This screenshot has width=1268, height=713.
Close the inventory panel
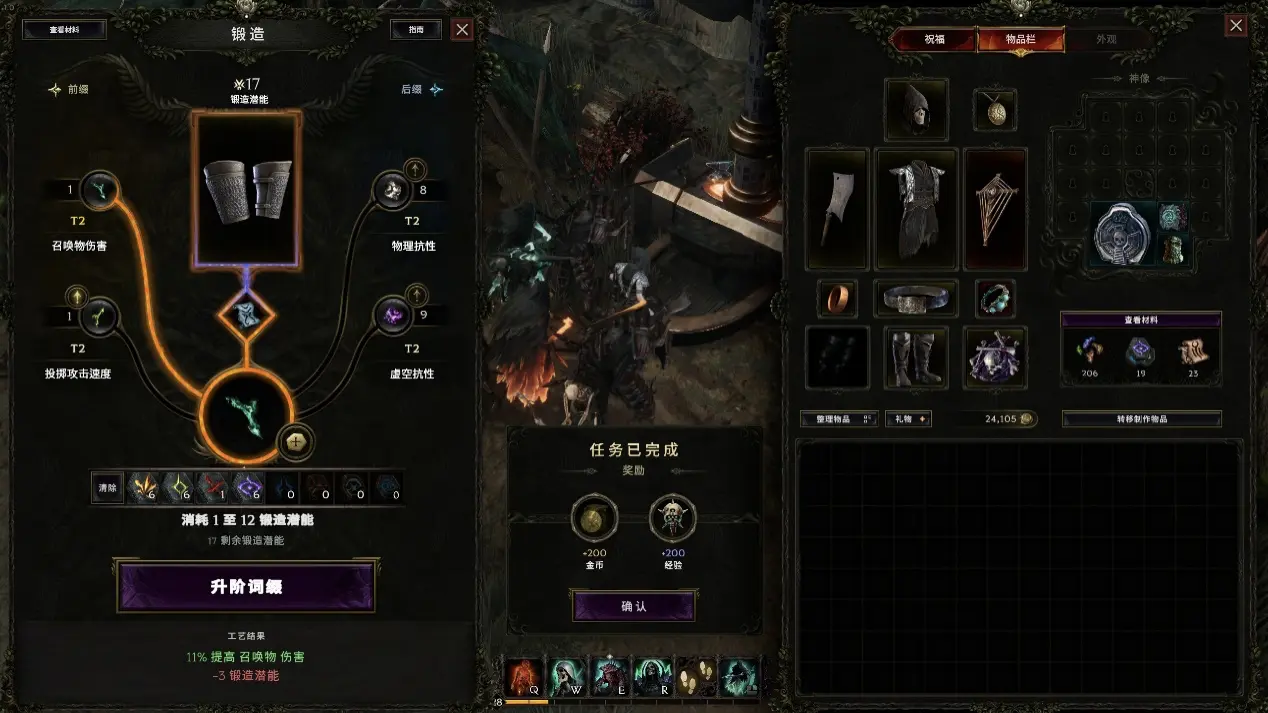point(1236,26)
